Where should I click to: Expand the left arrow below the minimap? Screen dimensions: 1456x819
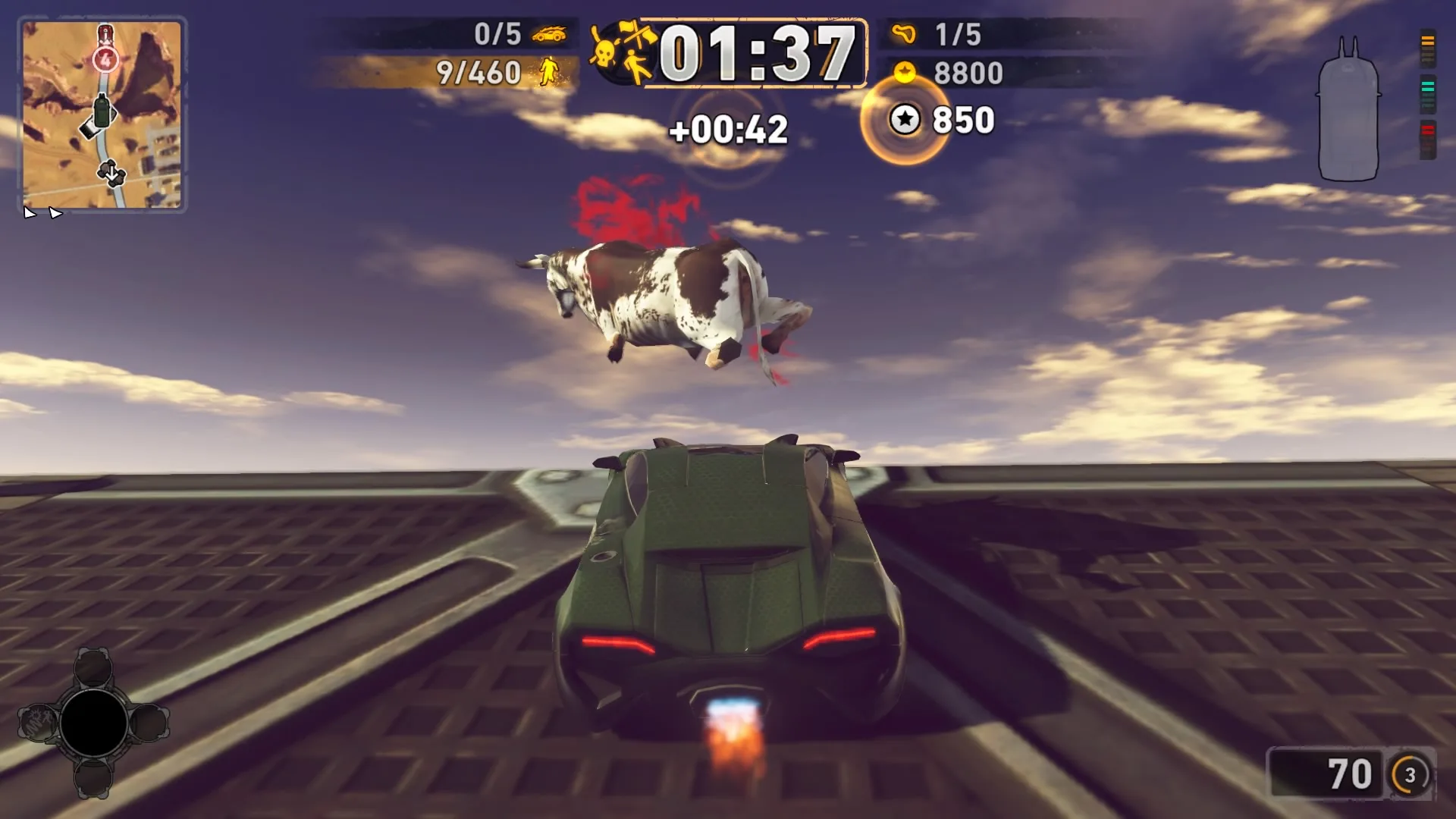click(x=30, y=213)
